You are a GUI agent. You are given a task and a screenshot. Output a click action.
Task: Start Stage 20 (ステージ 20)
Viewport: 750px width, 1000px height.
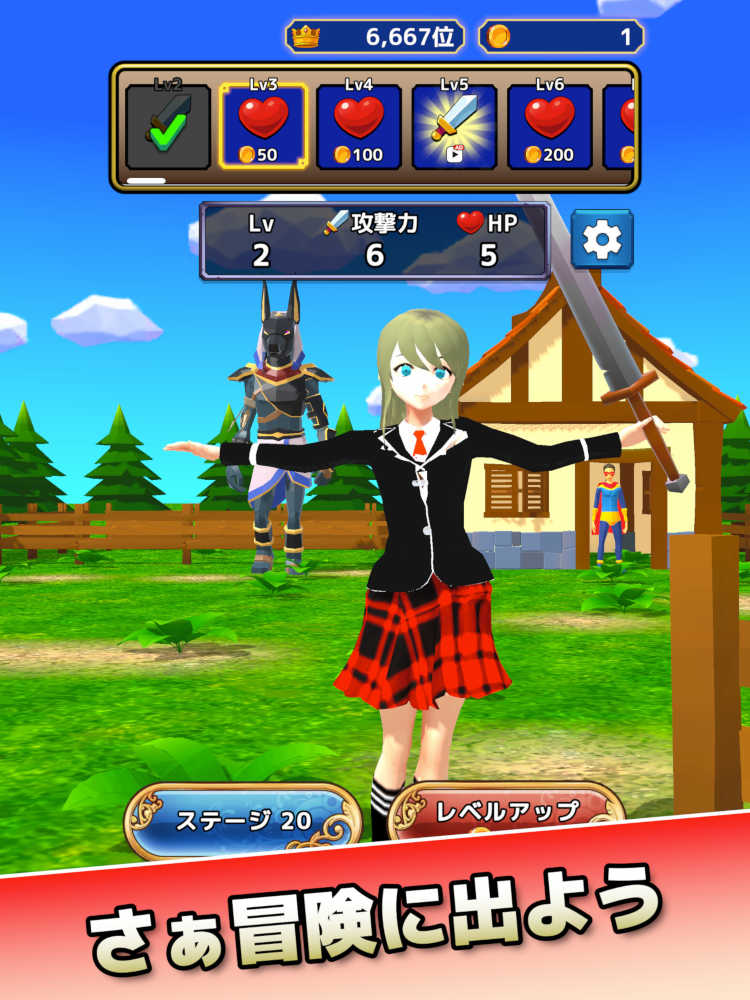[x=243, y=821]
